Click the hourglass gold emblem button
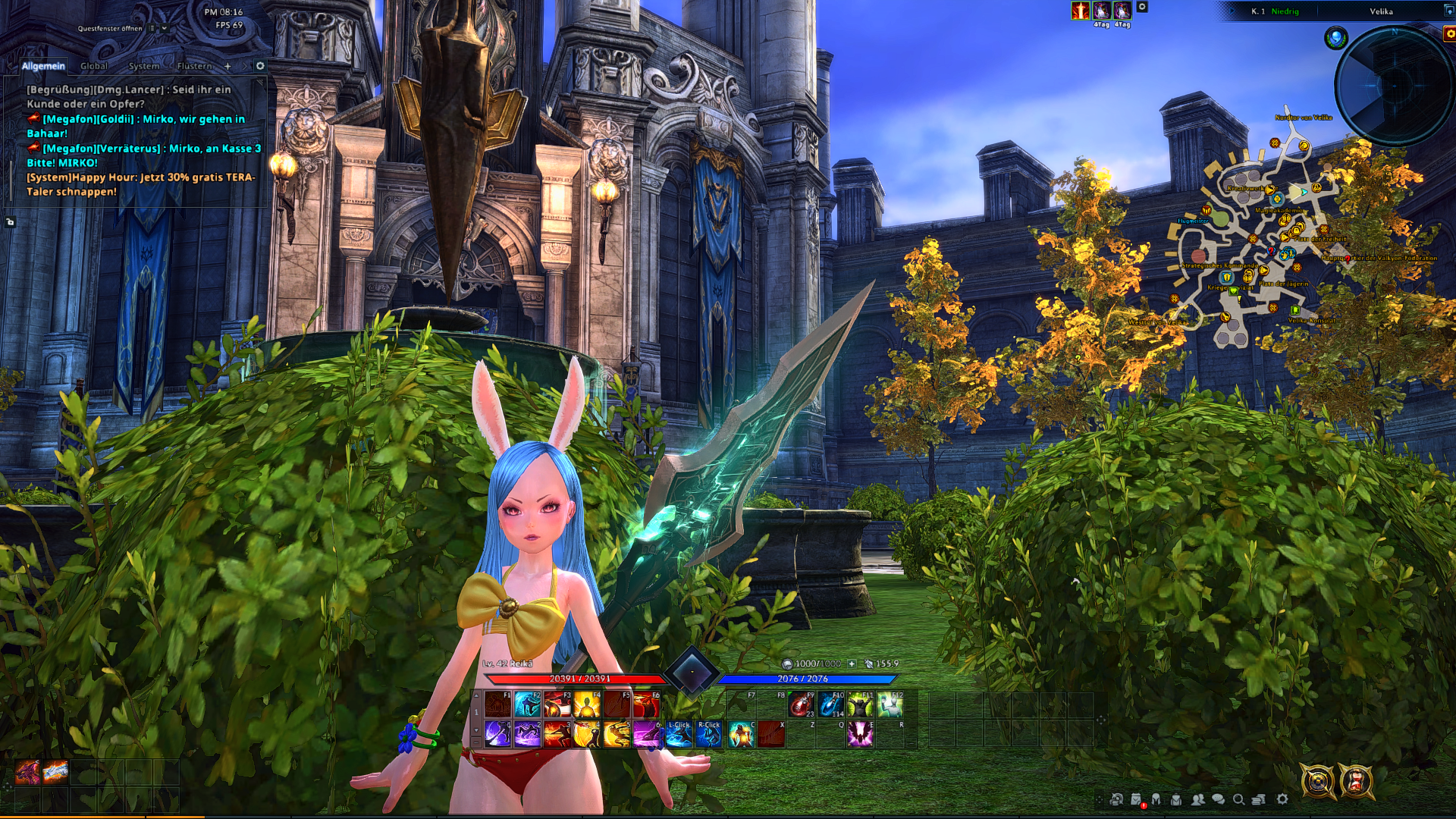Image resolution: width=1456 pixels, height=819 pixels. [1356, 781]
